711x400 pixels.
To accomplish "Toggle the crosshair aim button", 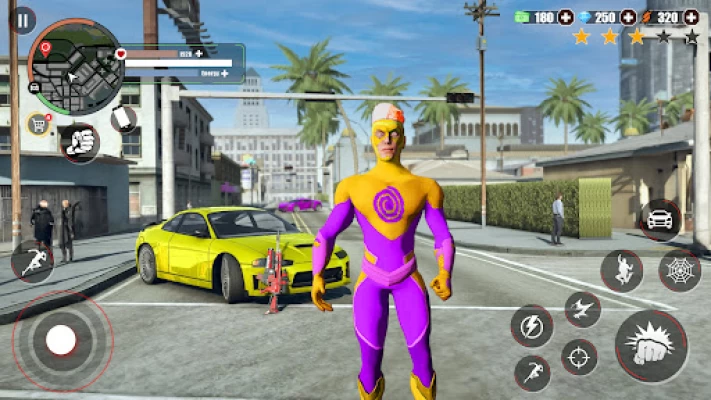I will coord(578,357).
